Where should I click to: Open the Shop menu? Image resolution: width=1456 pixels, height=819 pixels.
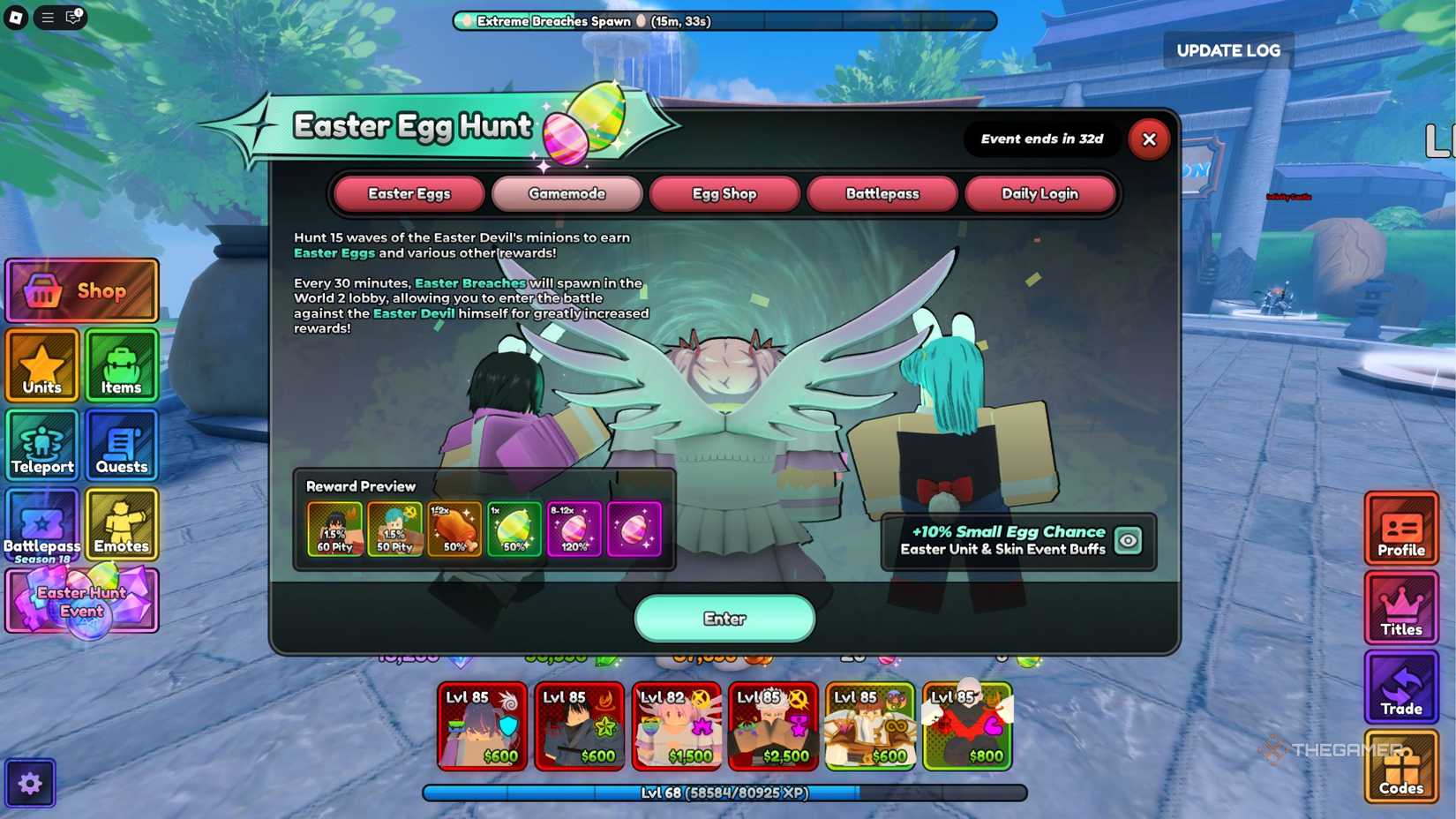(x=81, y=289)
